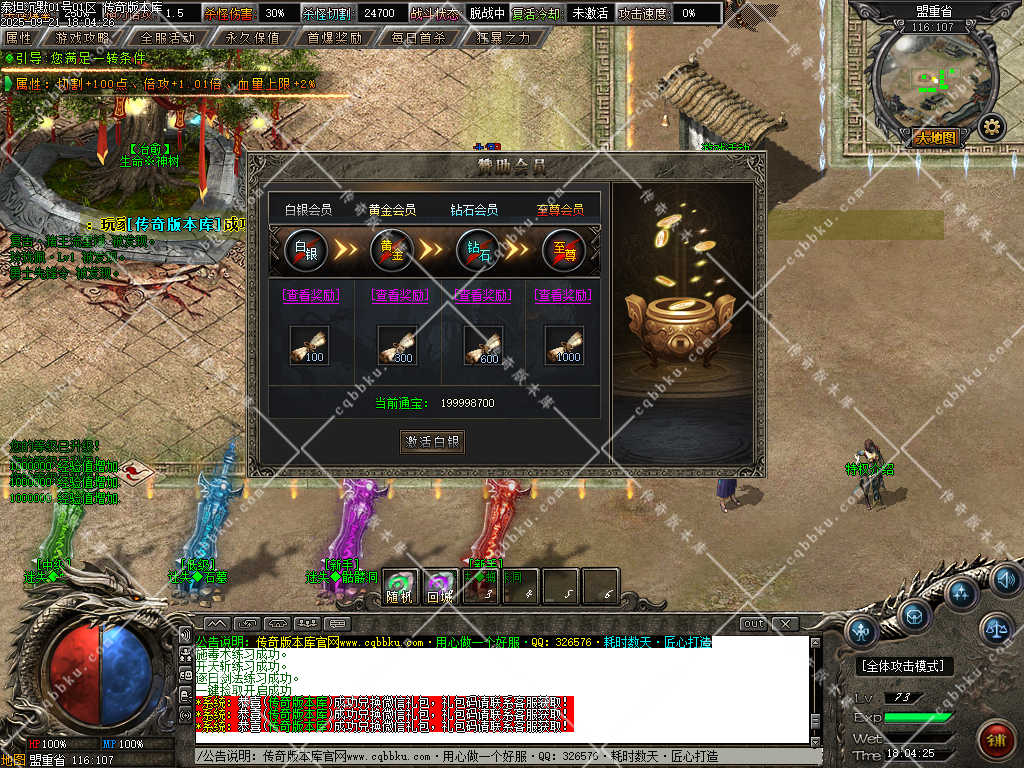
Task: Open the 永久保值 menu
Action: pyautogui.click(x=252, y=38)
